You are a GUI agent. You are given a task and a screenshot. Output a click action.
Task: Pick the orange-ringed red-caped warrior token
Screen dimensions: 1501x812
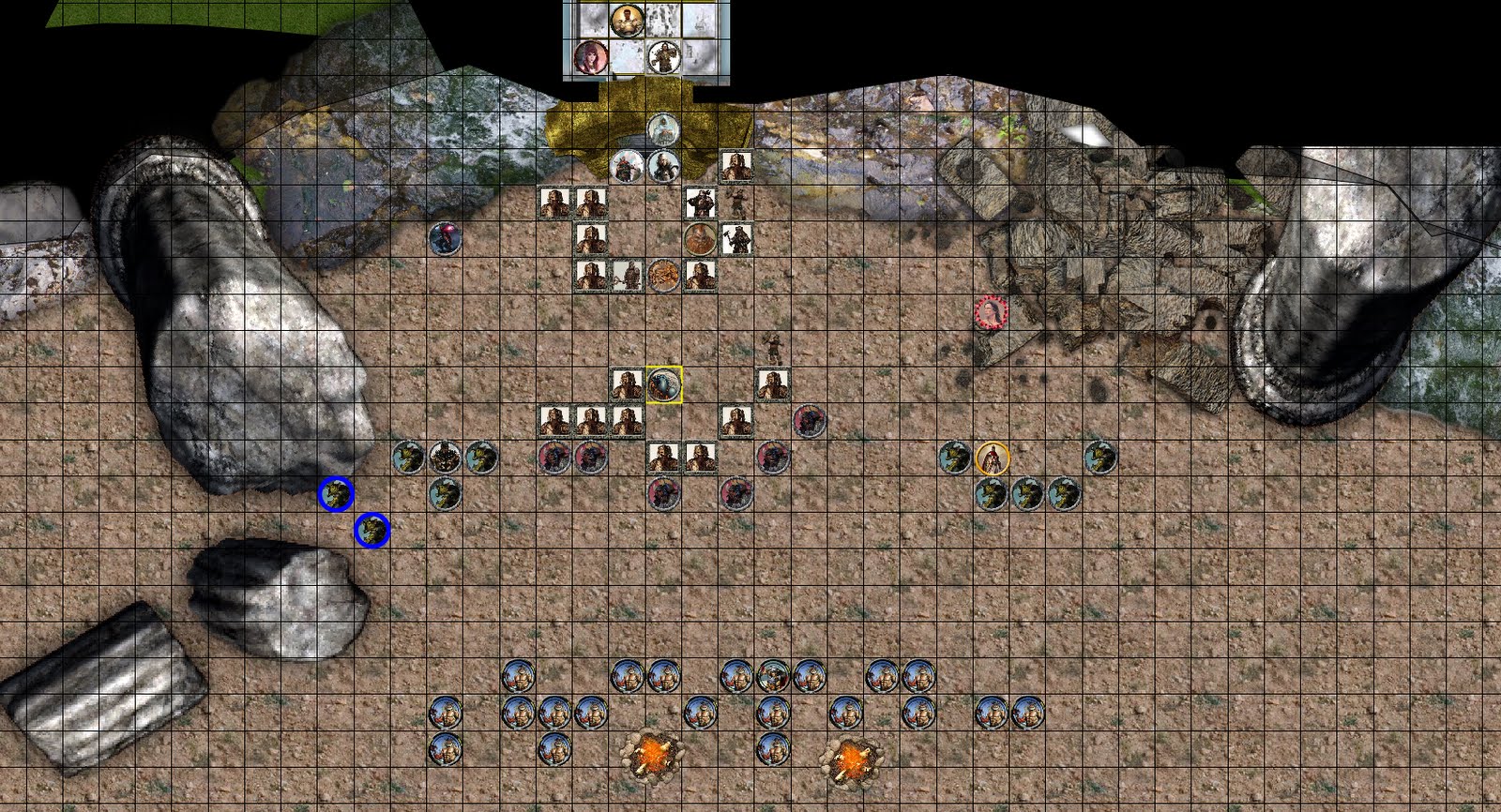point(992,459)
